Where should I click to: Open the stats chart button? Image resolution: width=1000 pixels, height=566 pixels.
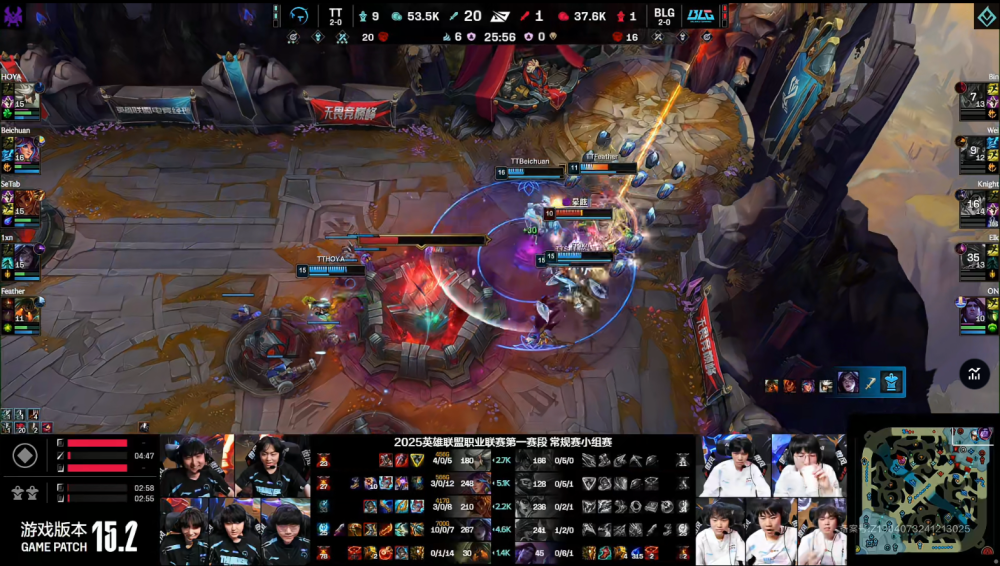tap(973, 374)
